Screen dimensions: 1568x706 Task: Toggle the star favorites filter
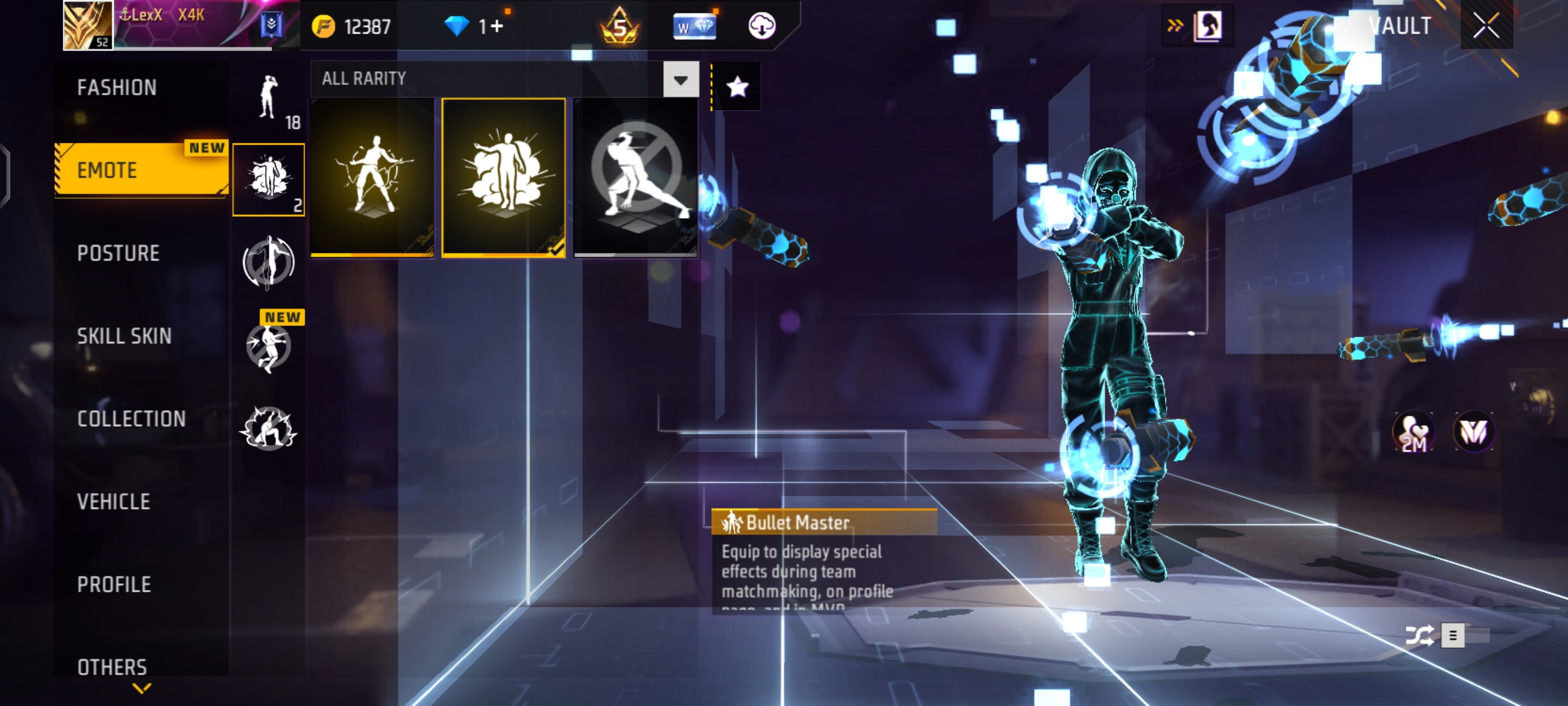(737, 87)
